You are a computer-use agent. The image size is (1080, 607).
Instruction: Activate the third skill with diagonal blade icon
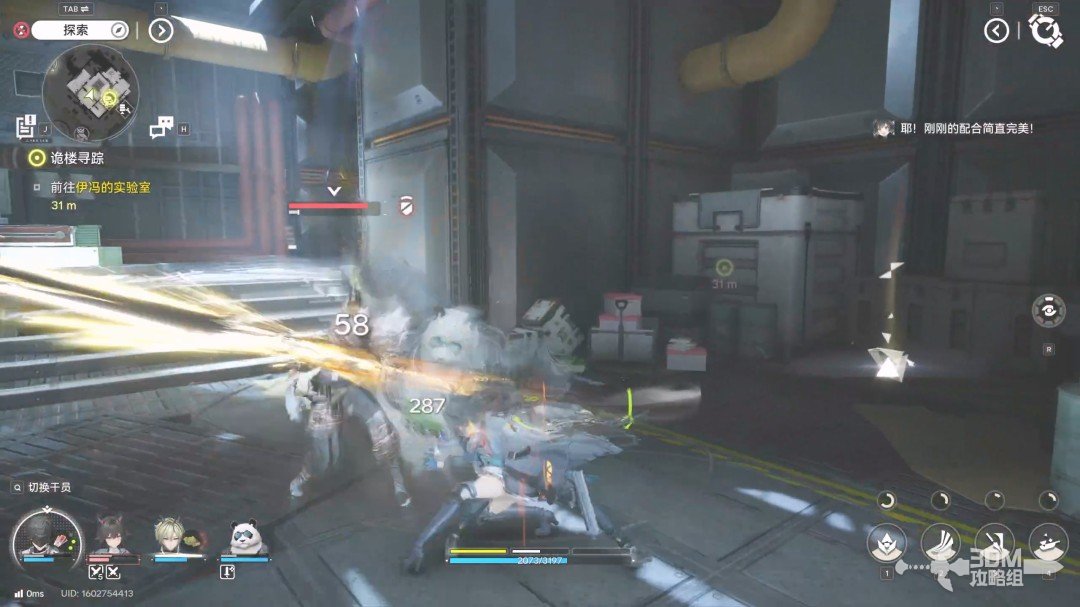[994, 541]
